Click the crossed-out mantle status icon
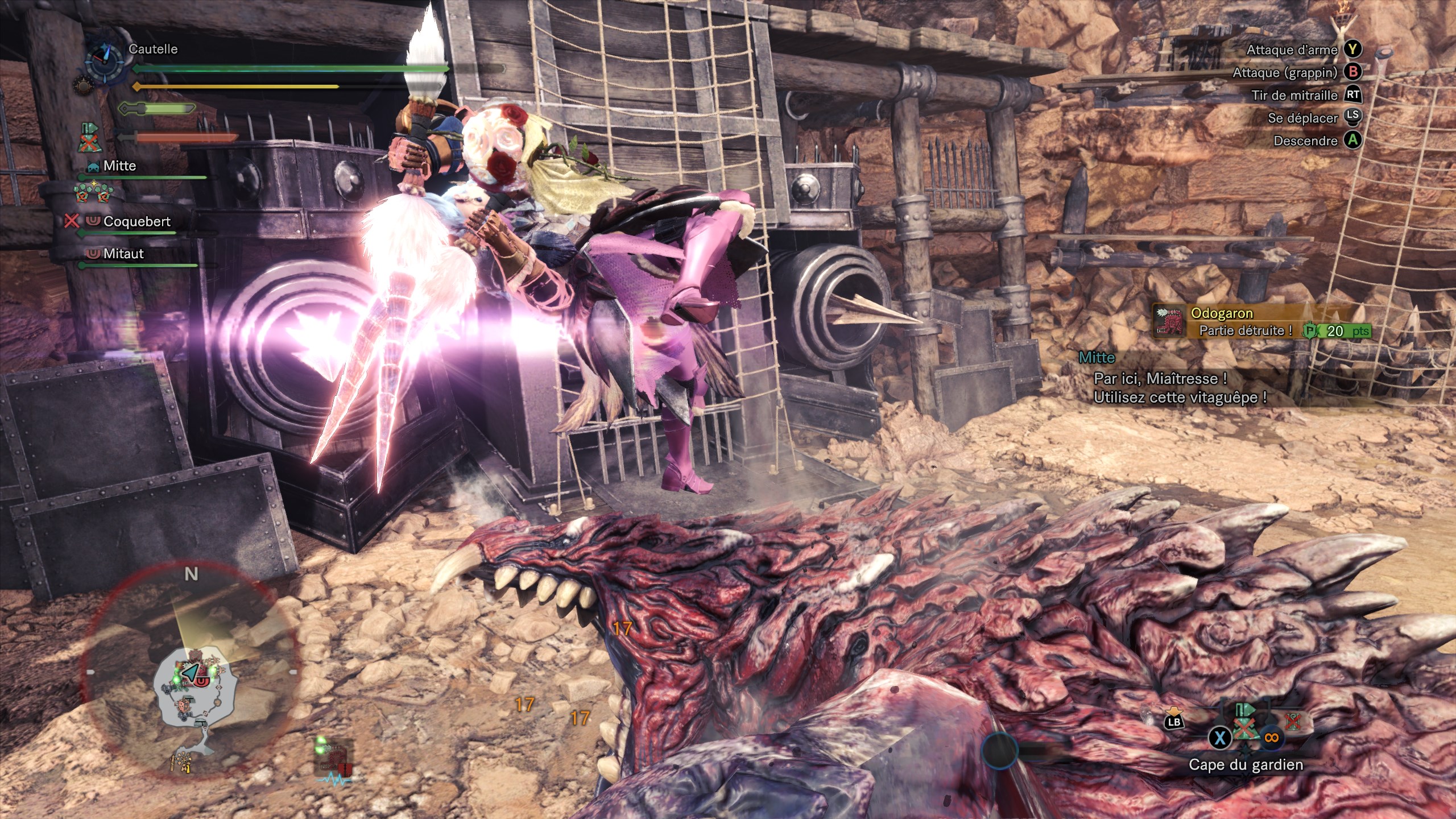This screenshot has height=819, width=1456. coord(89,139)
